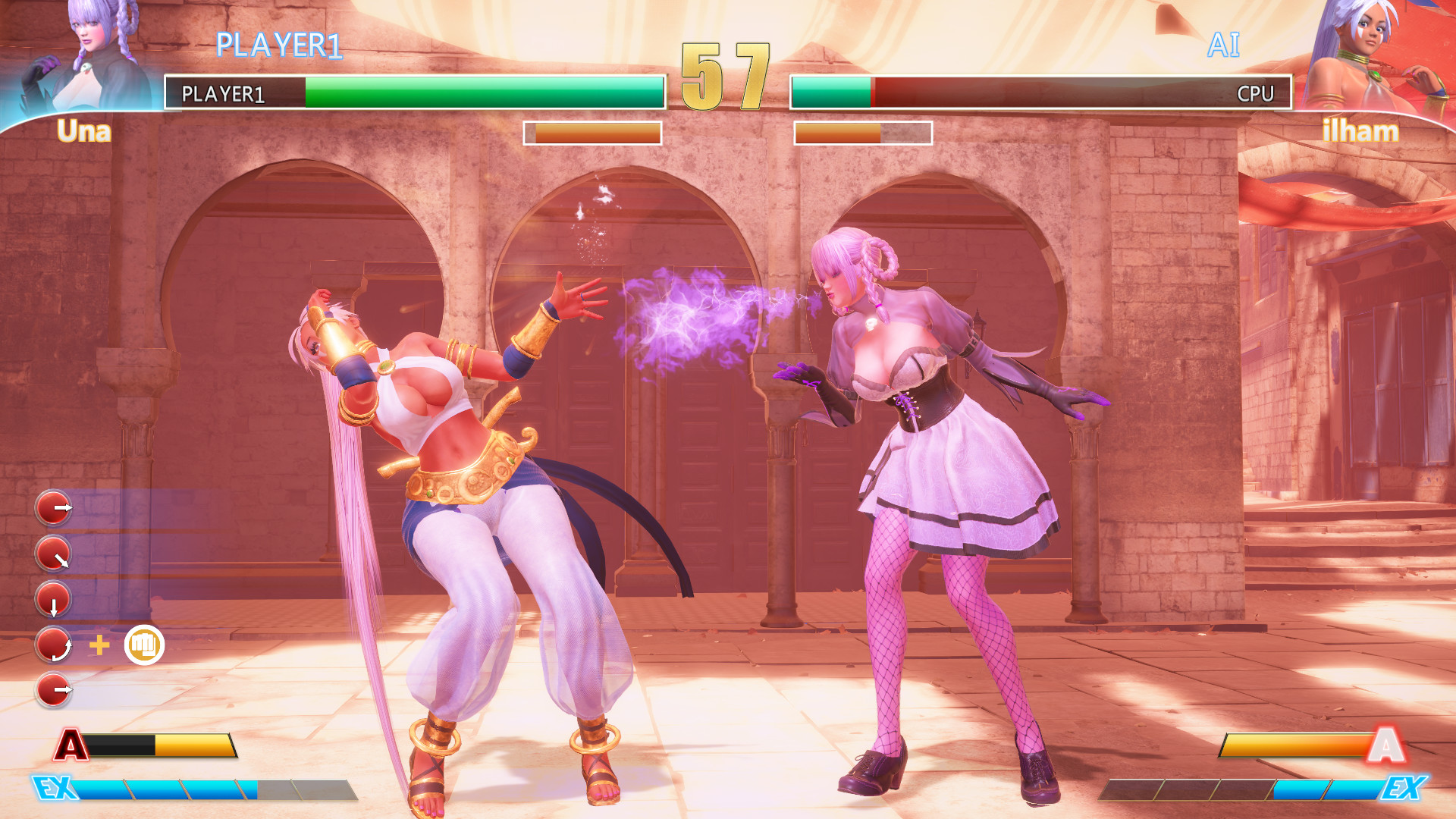Click the forward-arrow input button at the top
1456x819 pixels.
coord(53,508)
